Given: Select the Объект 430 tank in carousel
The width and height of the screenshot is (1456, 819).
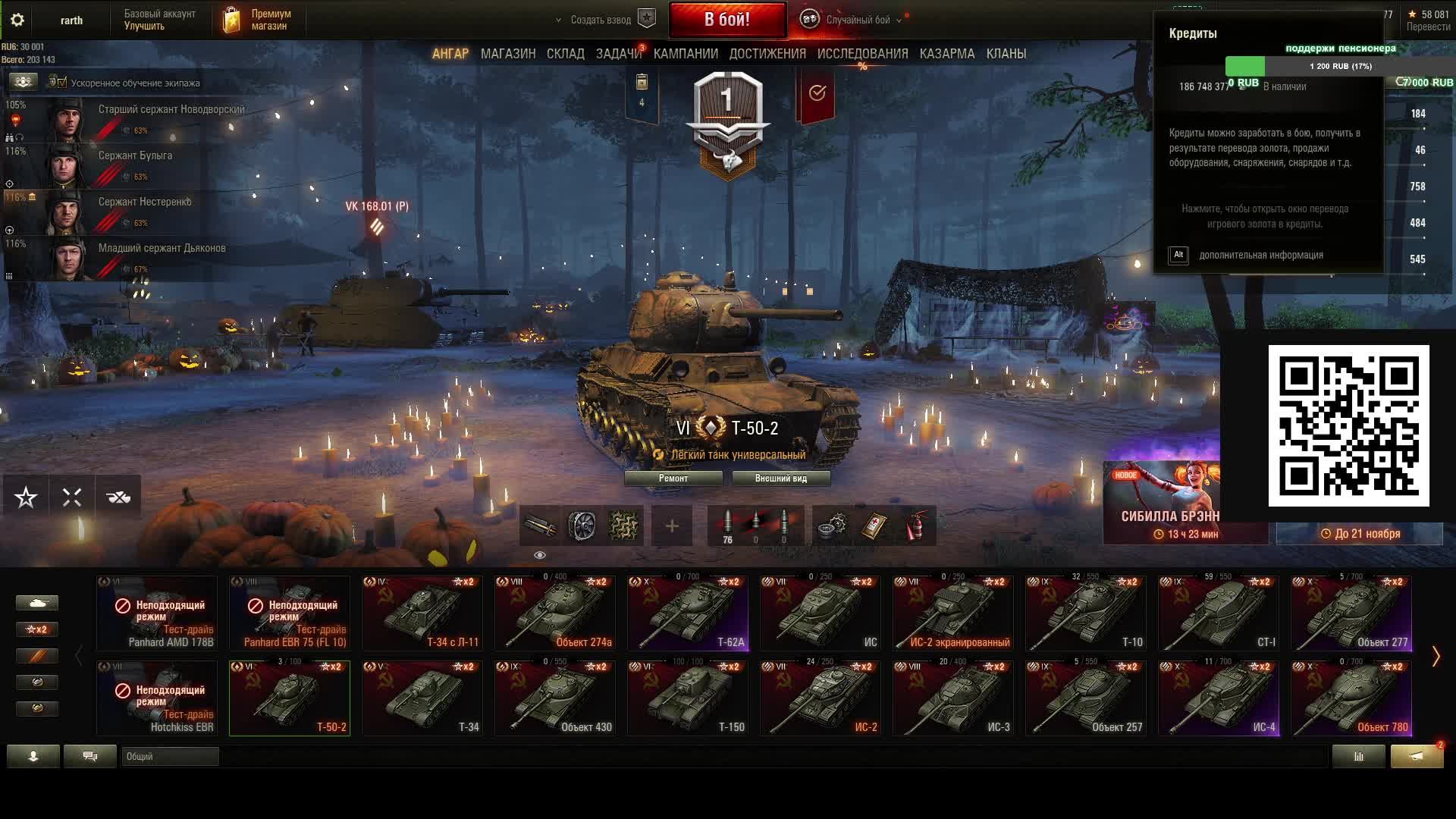Looking at the screenshot, I should pyautogui.click(x=555, y=698).
